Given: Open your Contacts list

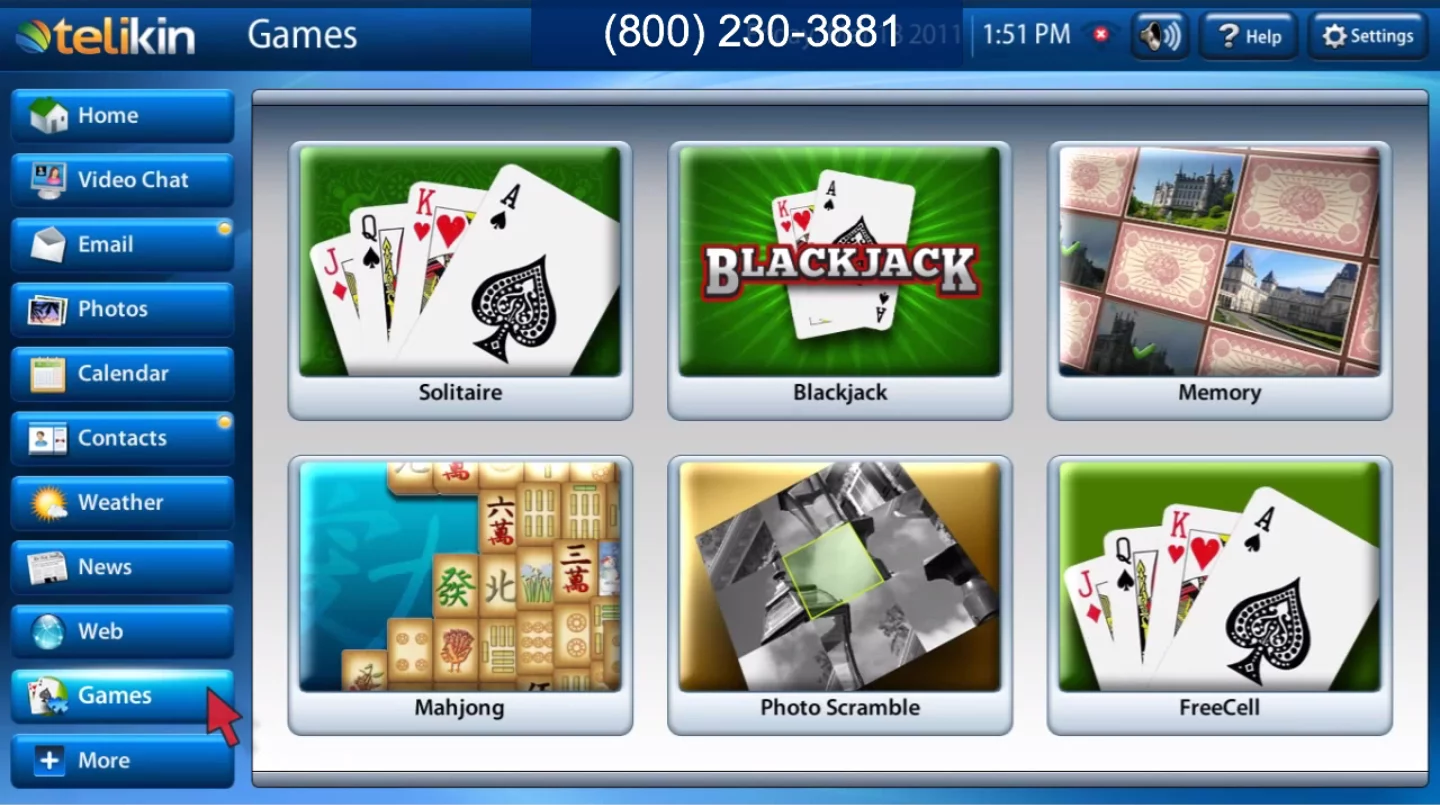Looking at the screenshot, I should coord(120,437).
